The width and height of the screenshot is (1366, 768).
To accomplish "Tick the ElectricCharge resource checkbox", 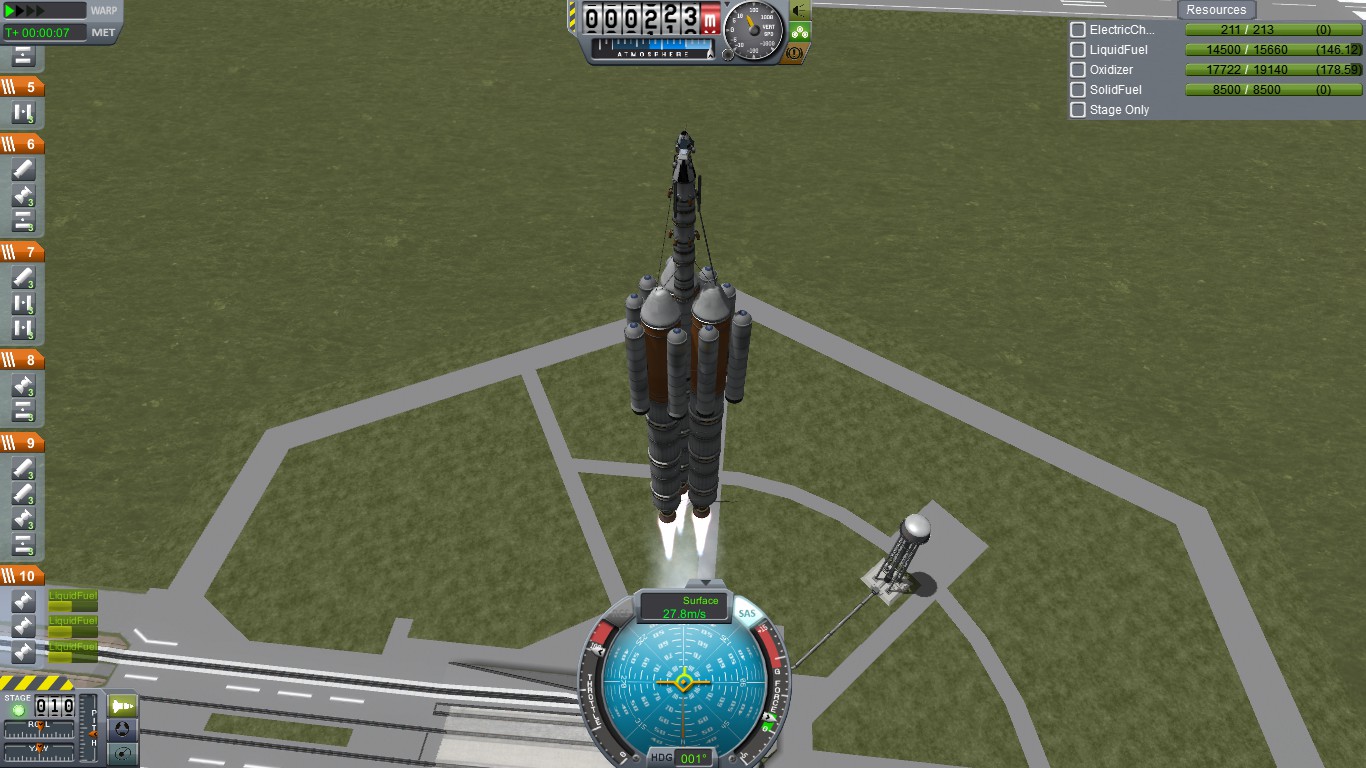I will click(1078, 30).
